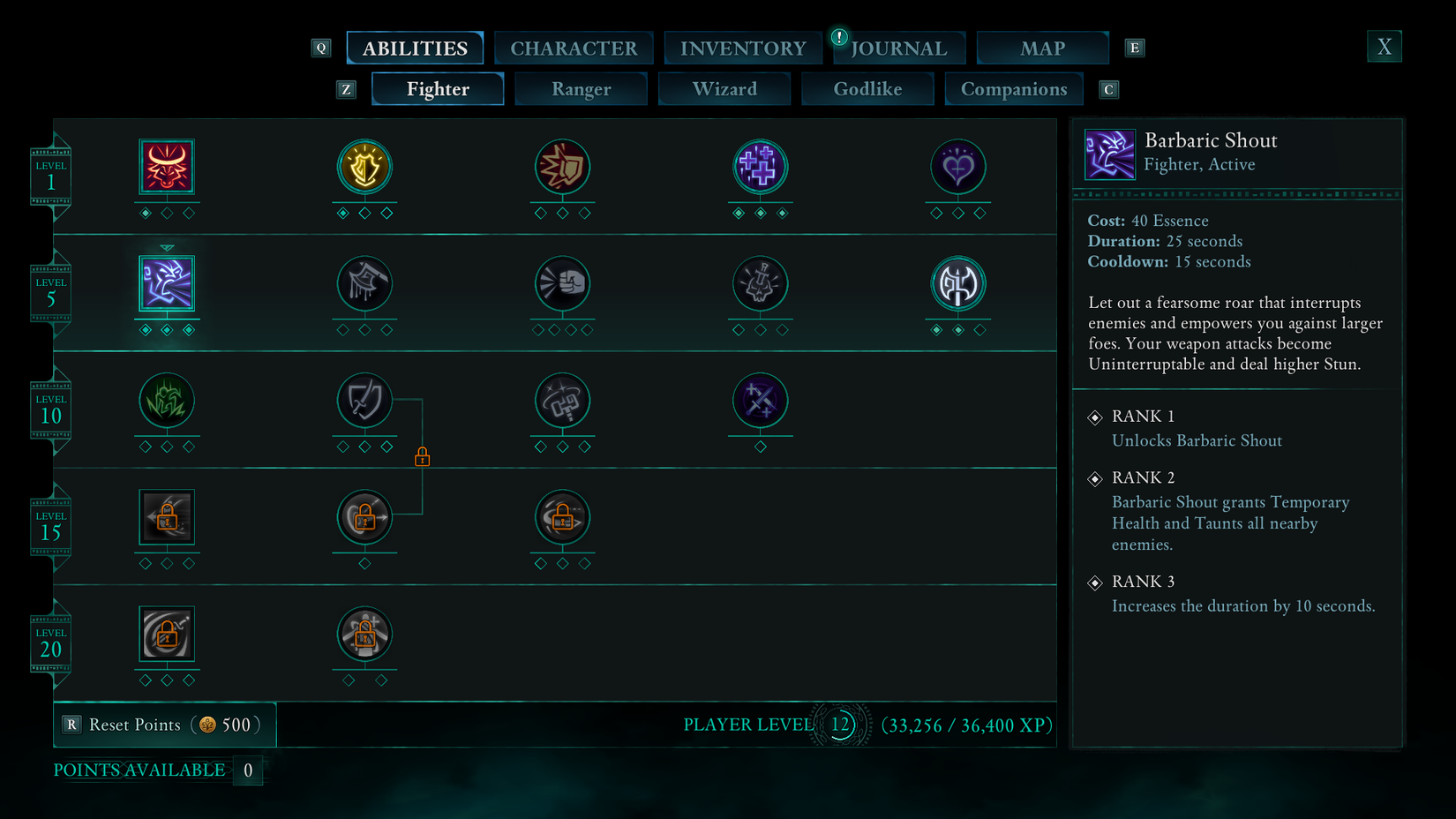This screenshot has width=1456, height=819.
Task: Click the sword-and-shield ability icon
Action: (x=364, y=402)
